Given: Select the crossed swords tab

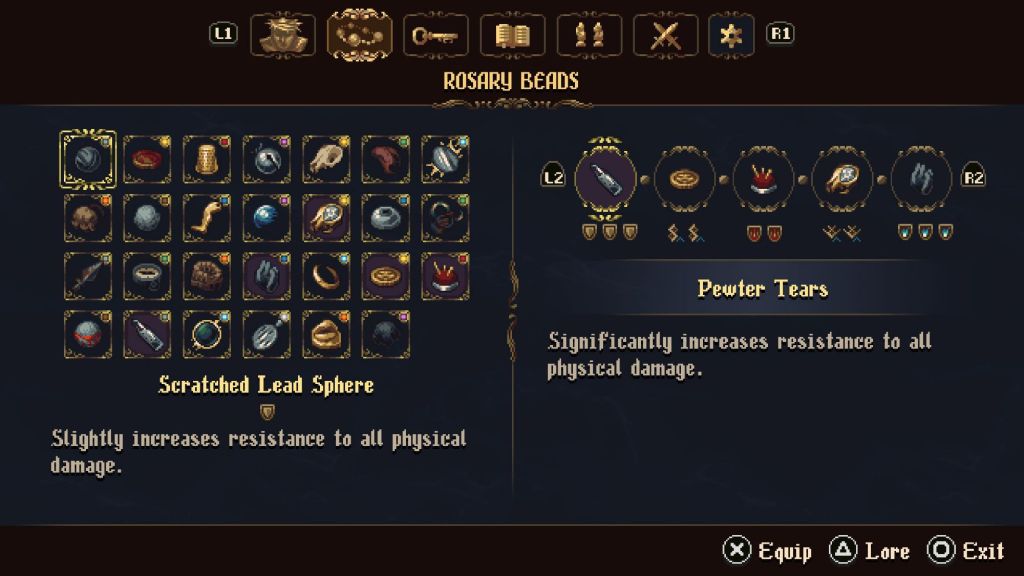Looking at the screenshot, I should point(666,35).
